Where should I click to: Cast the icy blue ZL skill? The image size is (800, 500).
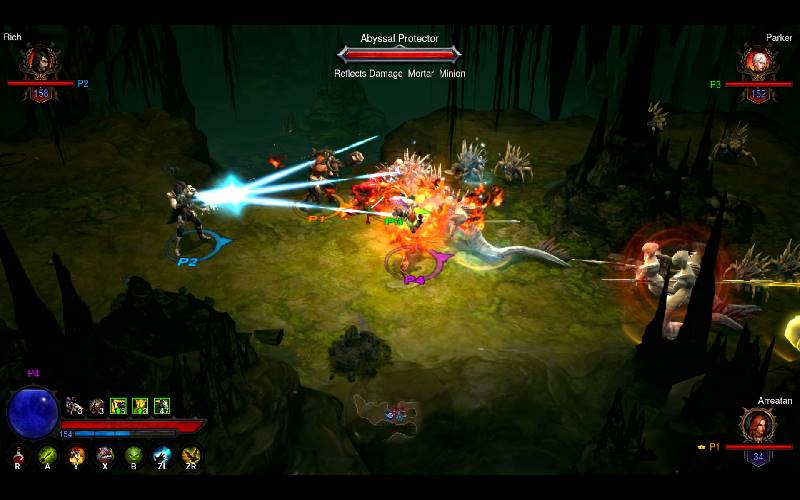point(162,456)
